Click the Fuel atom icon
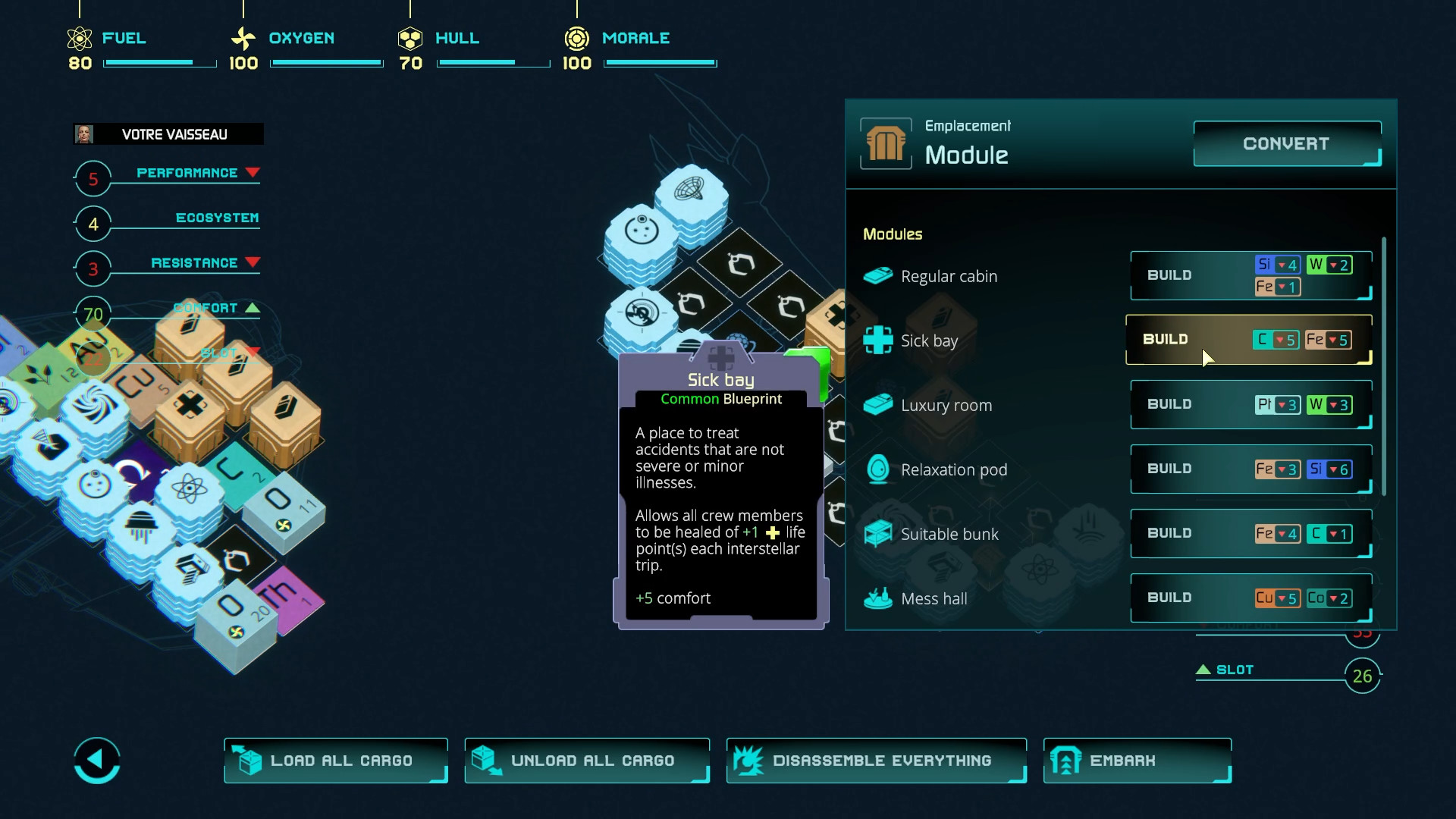1456x819 pixels. click(78, 37)
